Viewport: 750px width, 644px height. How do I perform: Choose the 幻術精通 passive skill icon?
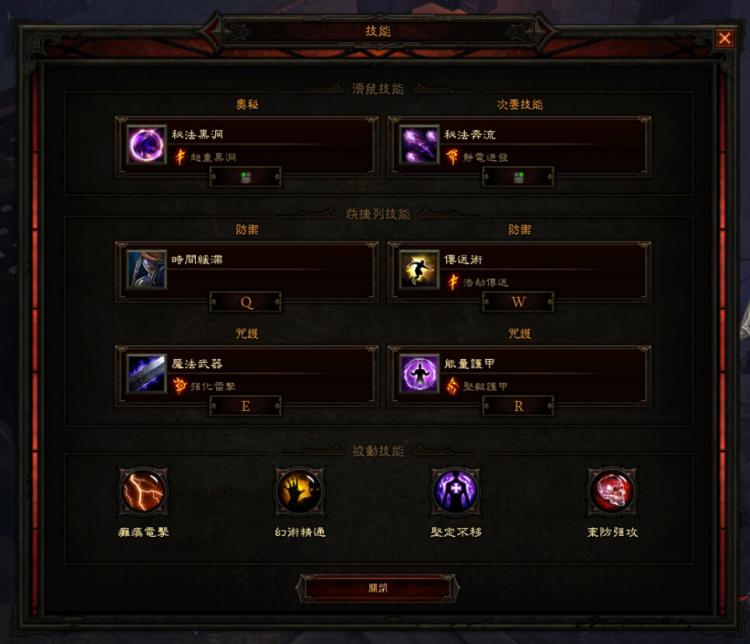pos(299,491)
